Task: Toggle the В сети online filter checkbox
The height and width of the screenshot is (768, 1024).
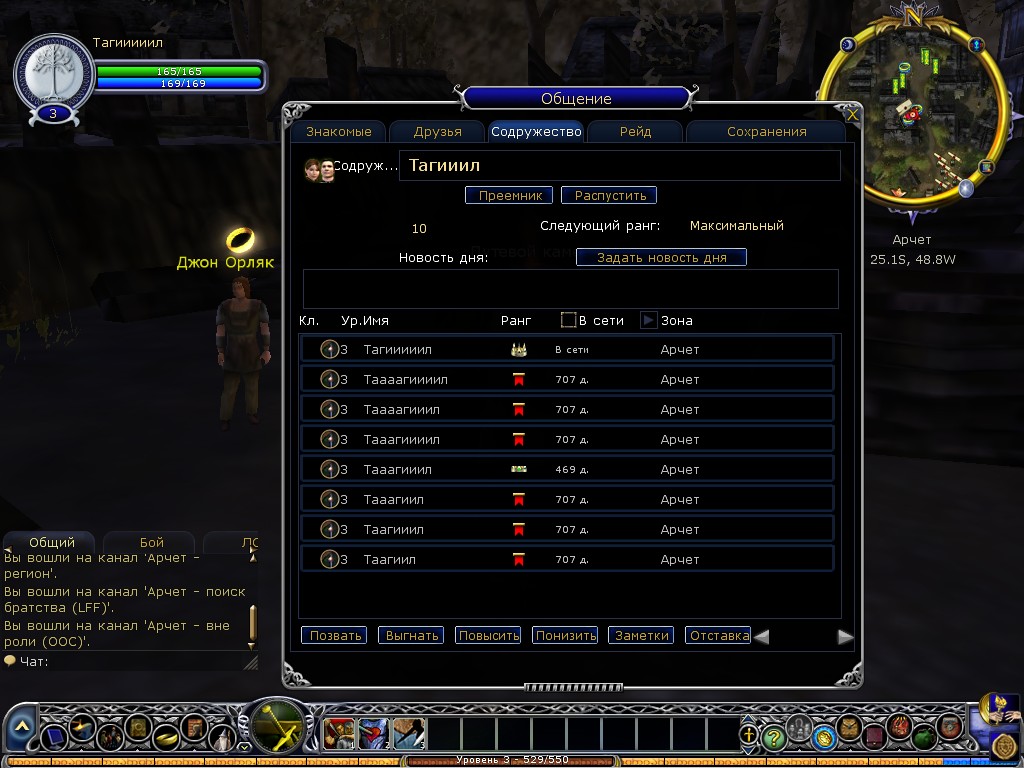Action: pyautogui.click(x=569, y=321)
